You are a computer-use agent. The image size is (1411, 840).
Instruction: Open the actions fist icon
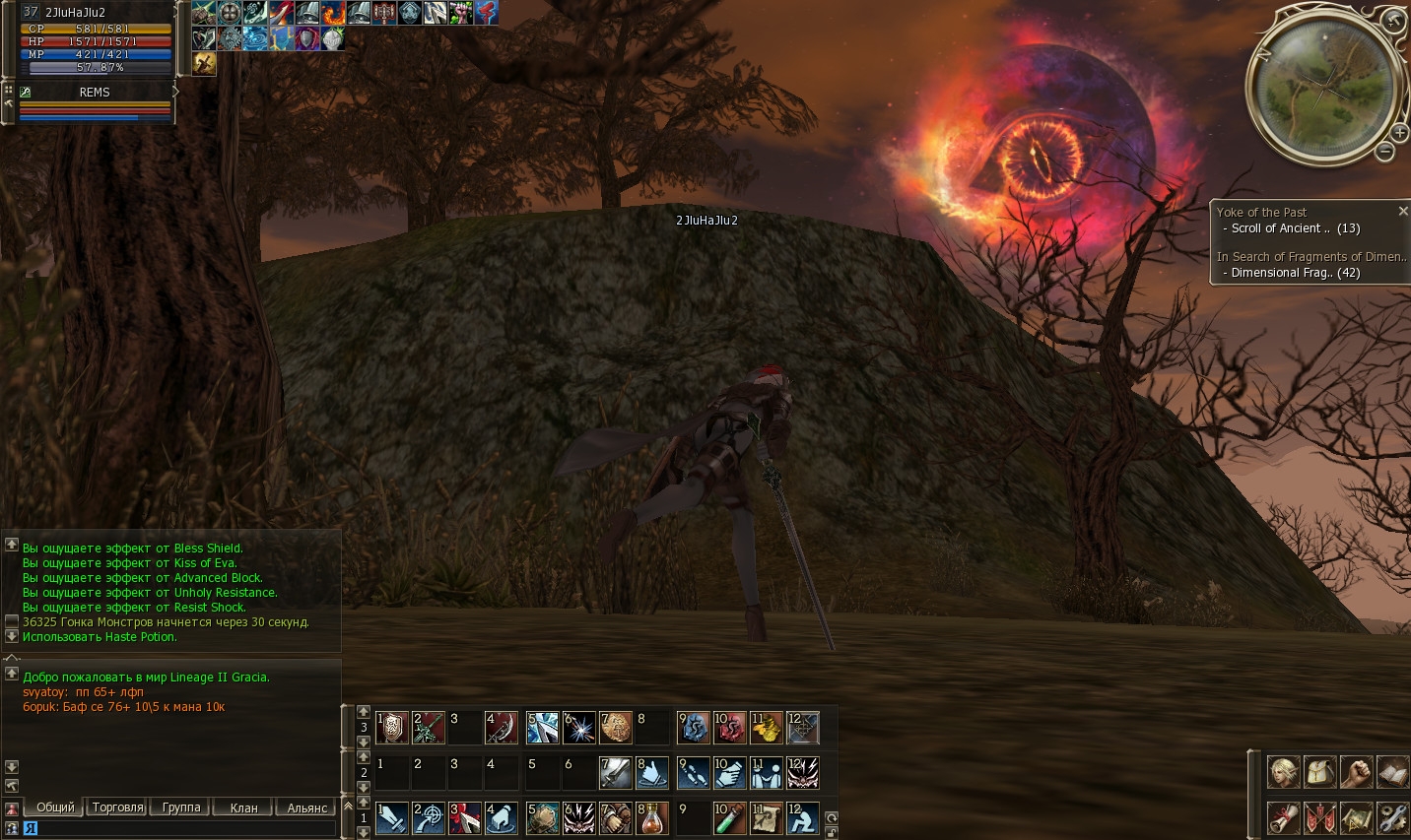click(x=1356, y=772)
